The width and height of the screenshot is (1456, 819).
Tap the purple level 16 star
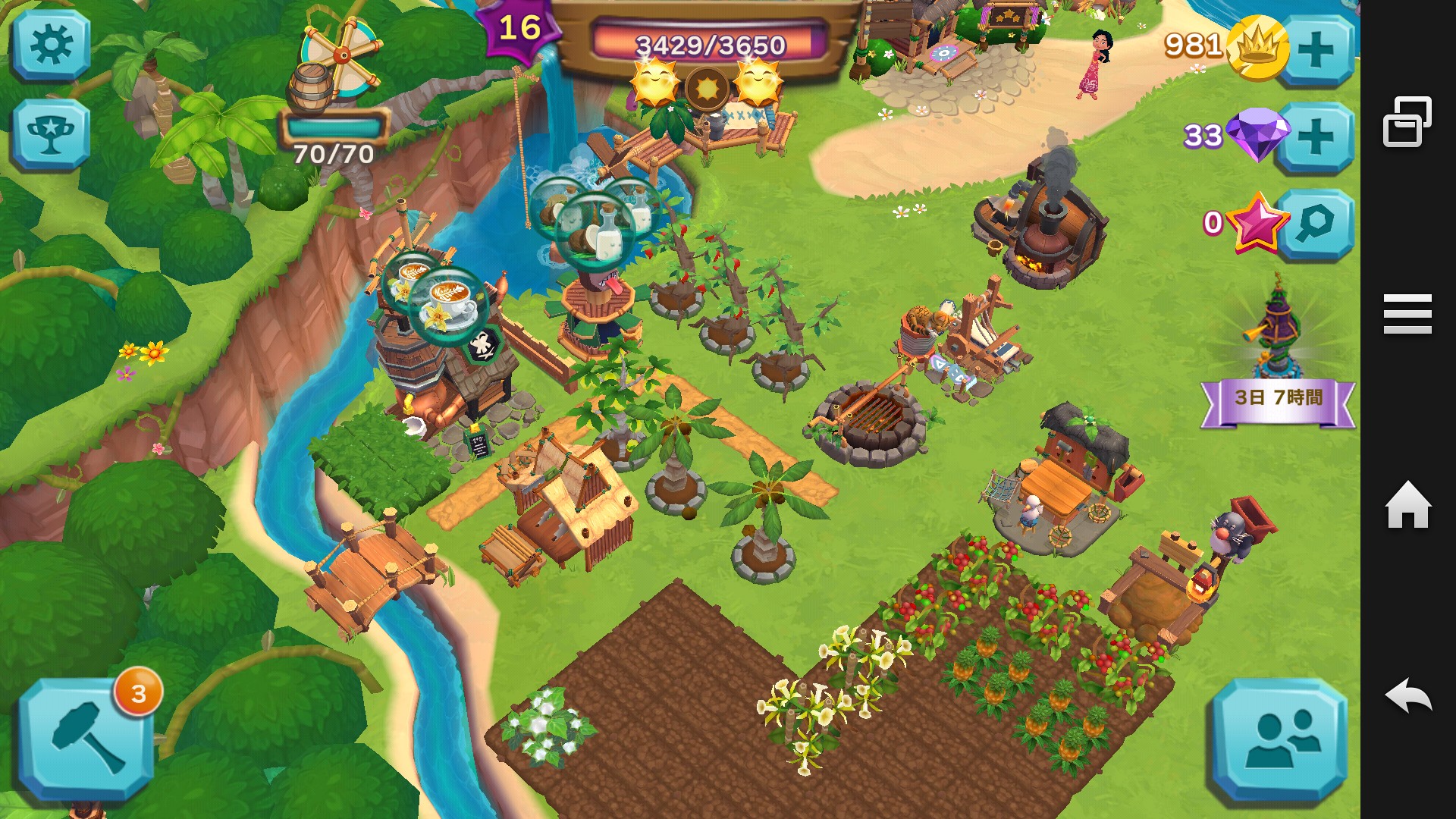coord(519,29)
